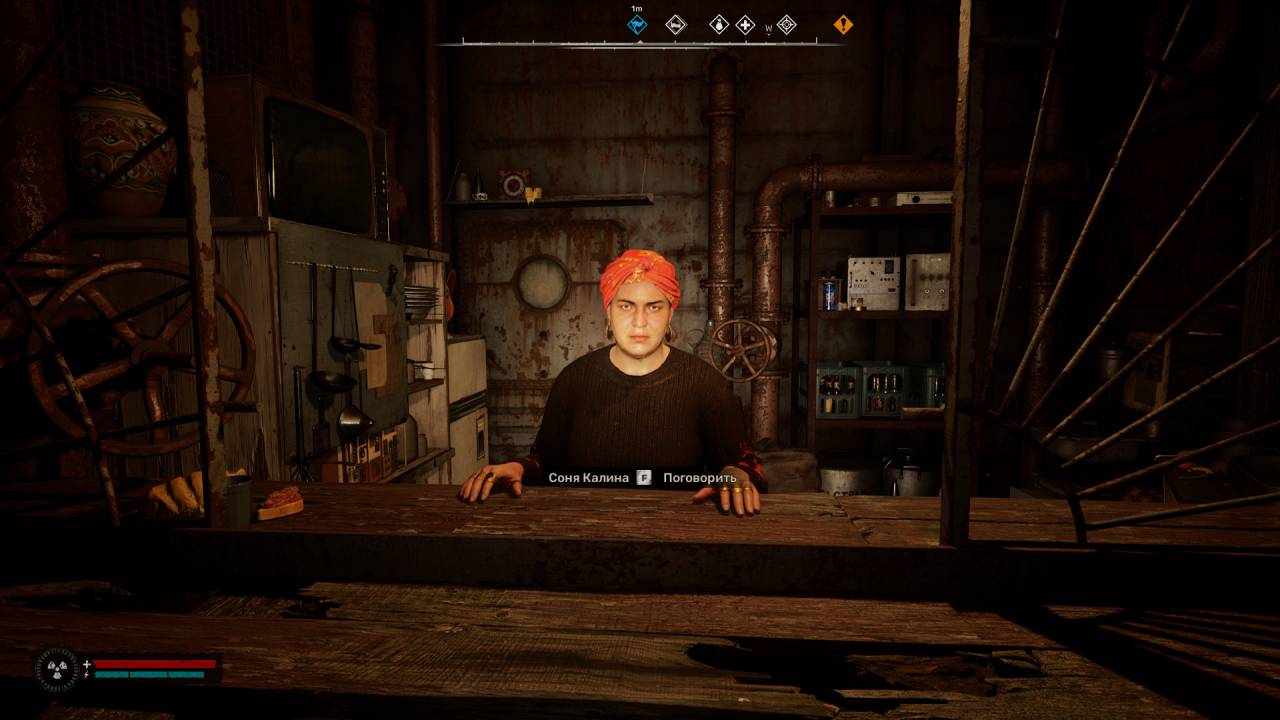This screenshot has height=720, width=1280.
Task: Choose the medical cross compass marker
Action: [x=745, y=25]
